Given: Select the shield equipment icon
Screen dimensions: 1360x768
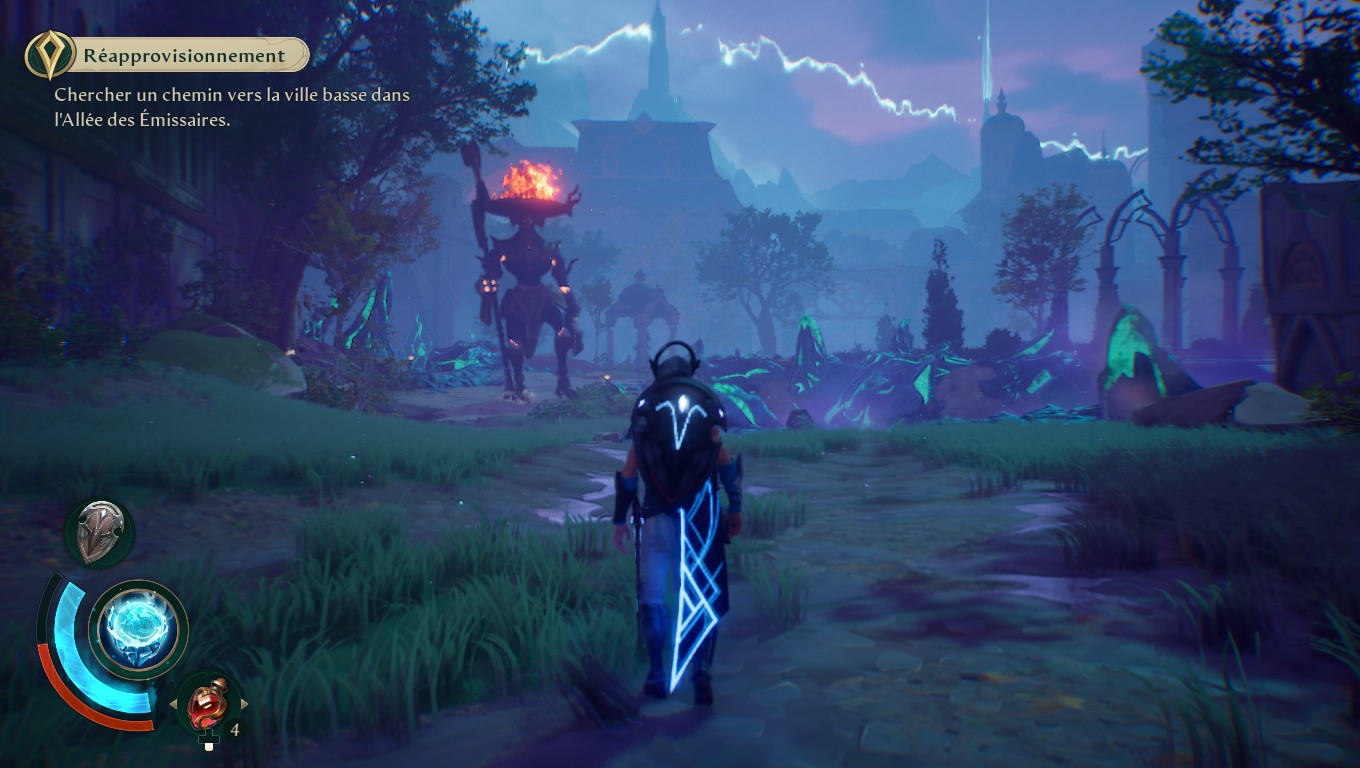Looking at the screenshot, I should (x=99, y=531).
